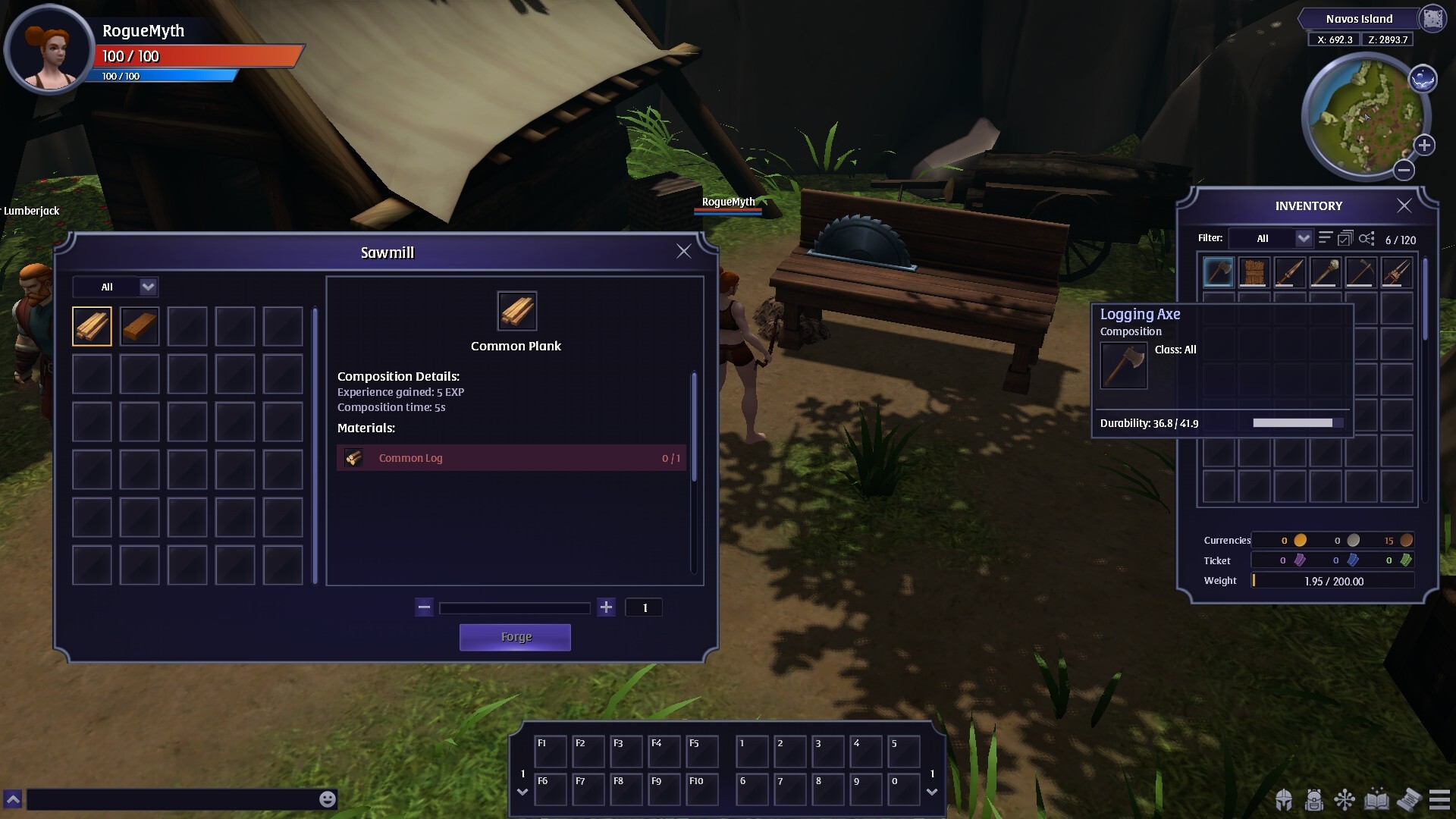The image size is (1456, 819).
Task: Choose the darker wooden board recipe
Action: (140, 326)
